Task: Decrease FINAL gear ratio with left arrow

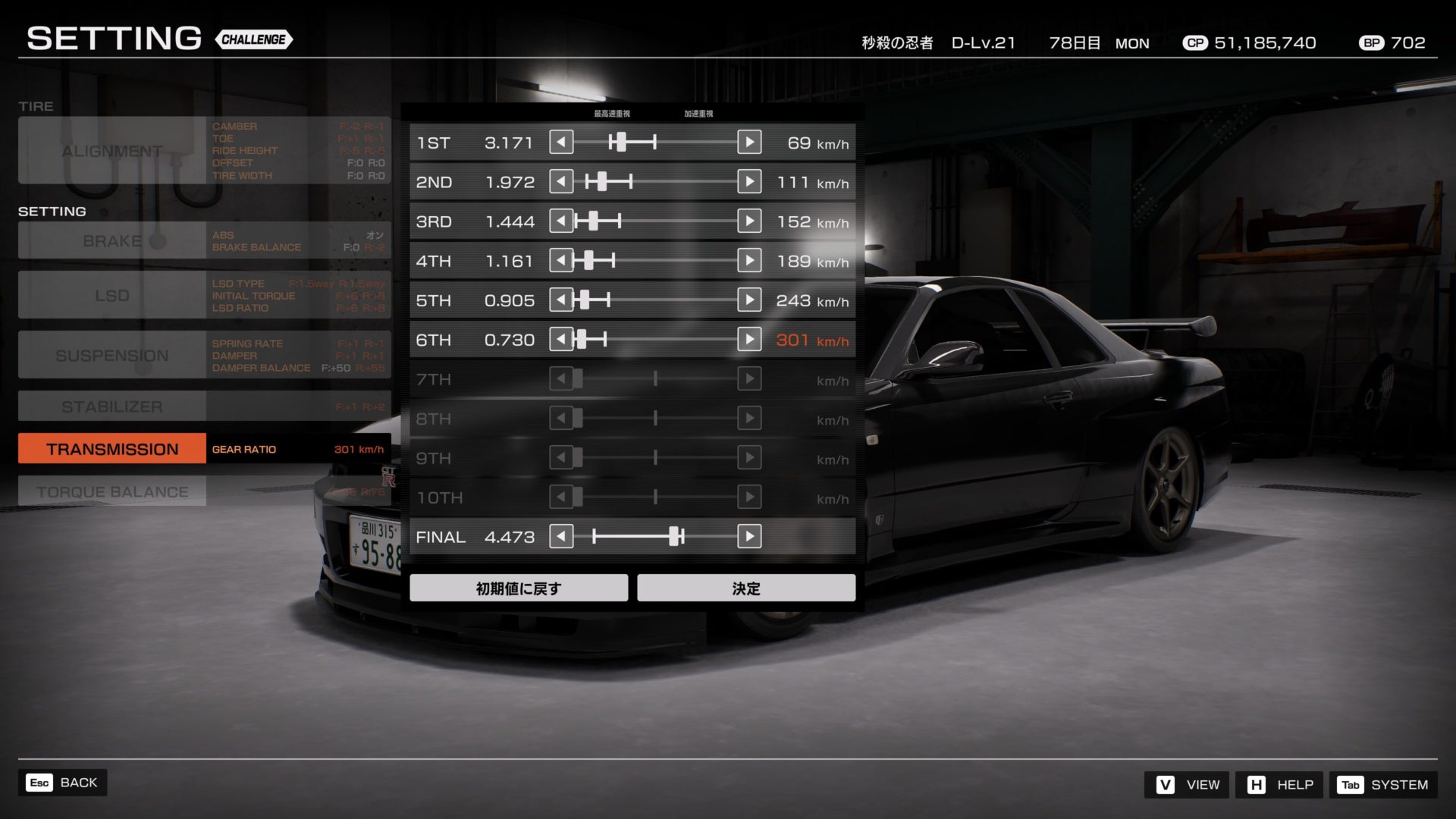Action: pos(561,536)
